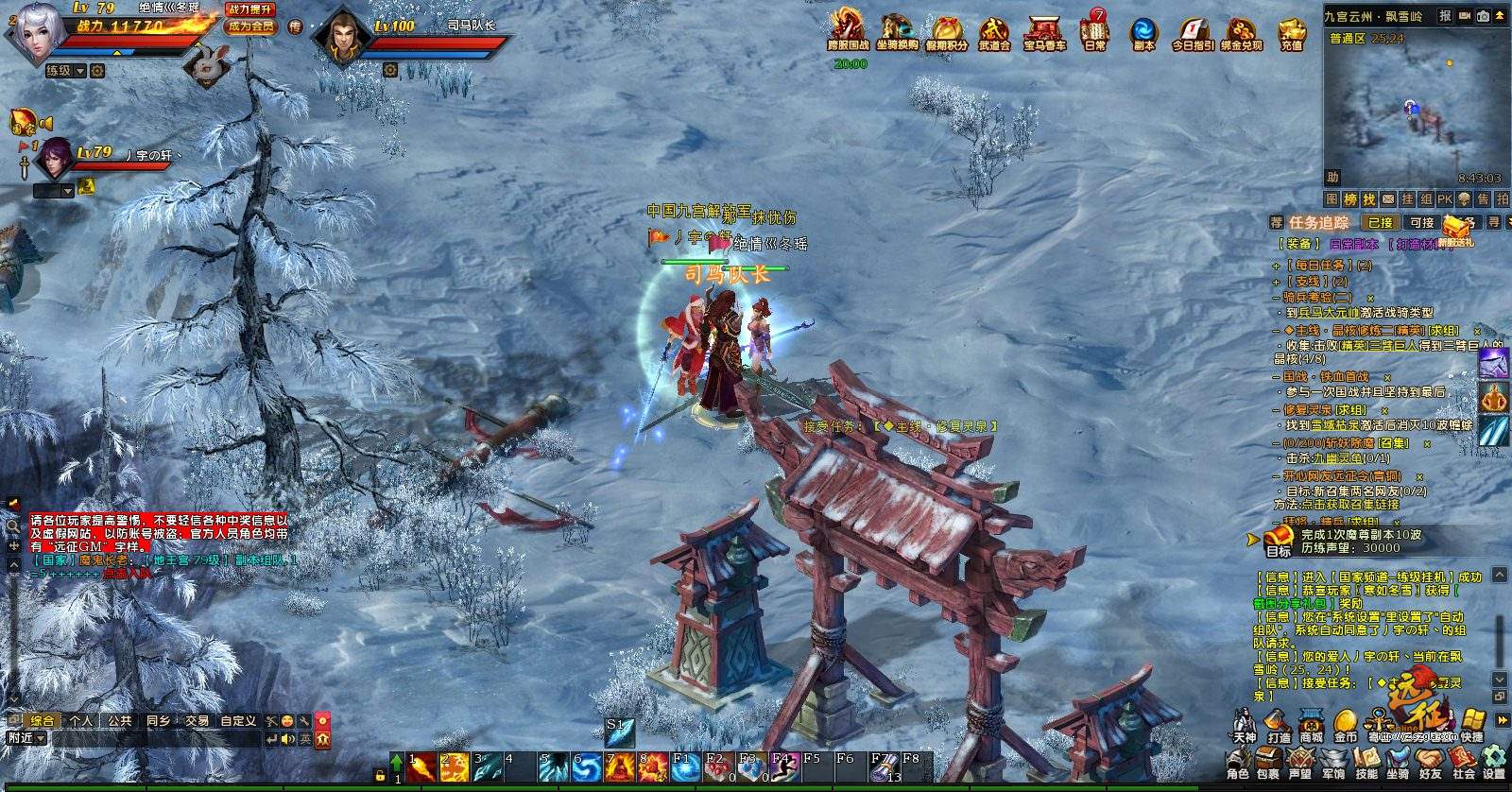The width and height of the screenshot is (1512, 792).
Task: Open the 包裹 inventory bag
Action: (1268, 762)
